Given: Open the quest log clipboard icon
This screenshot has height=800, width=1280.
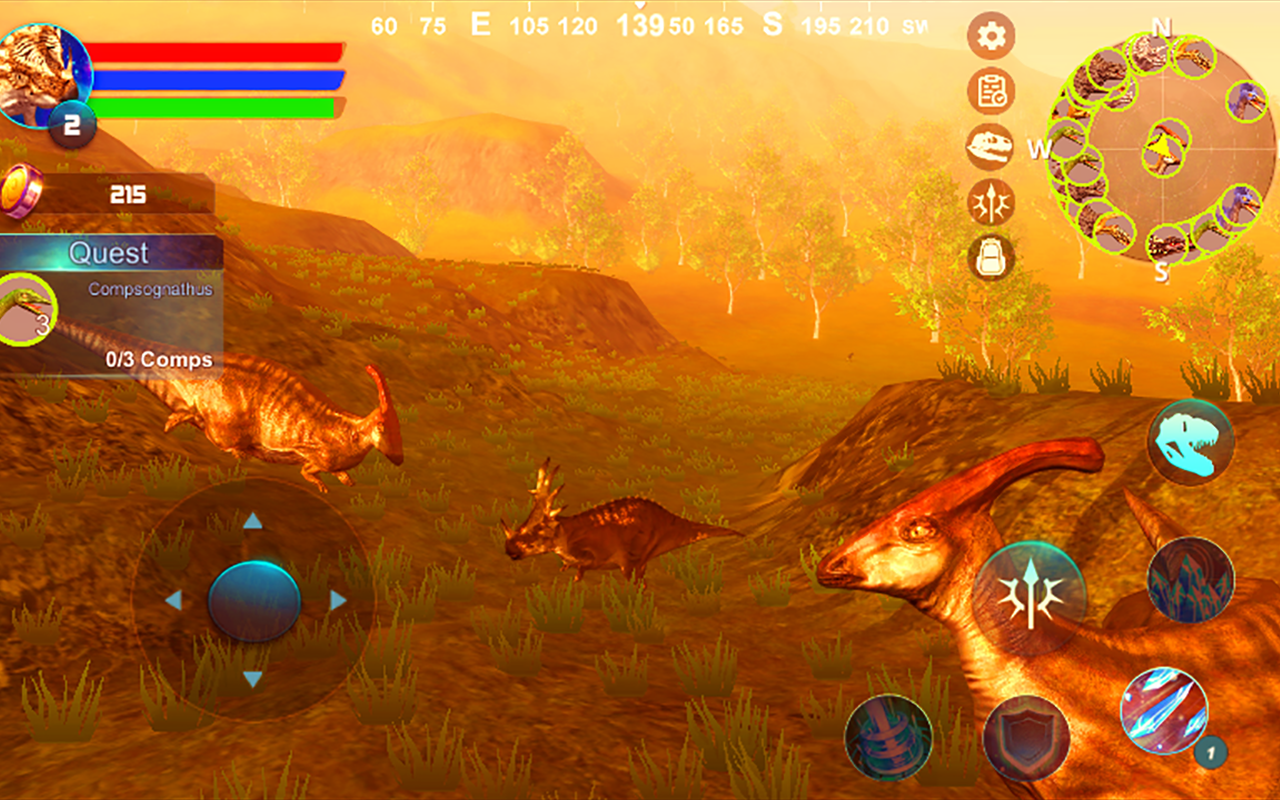Looking at the screenshot, I should [x=989, y=92].
